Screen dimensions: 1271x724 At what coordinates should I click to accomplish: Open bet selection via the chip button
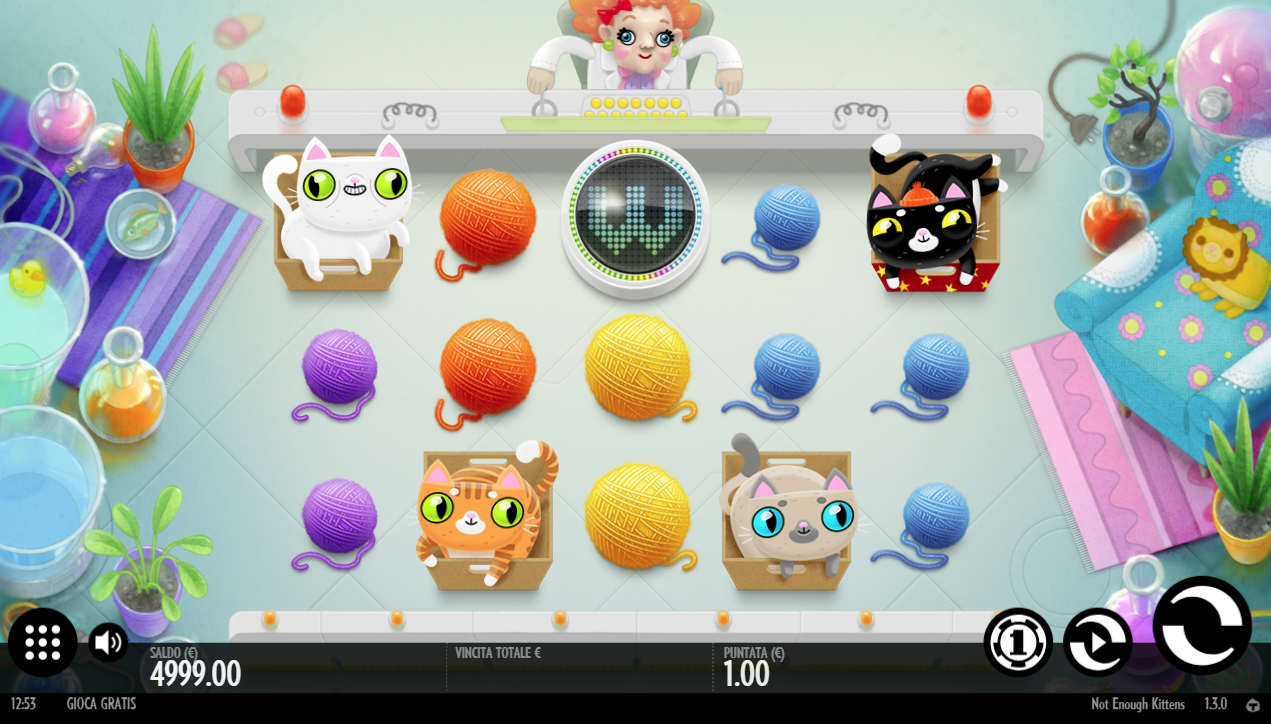point(1018,642)
